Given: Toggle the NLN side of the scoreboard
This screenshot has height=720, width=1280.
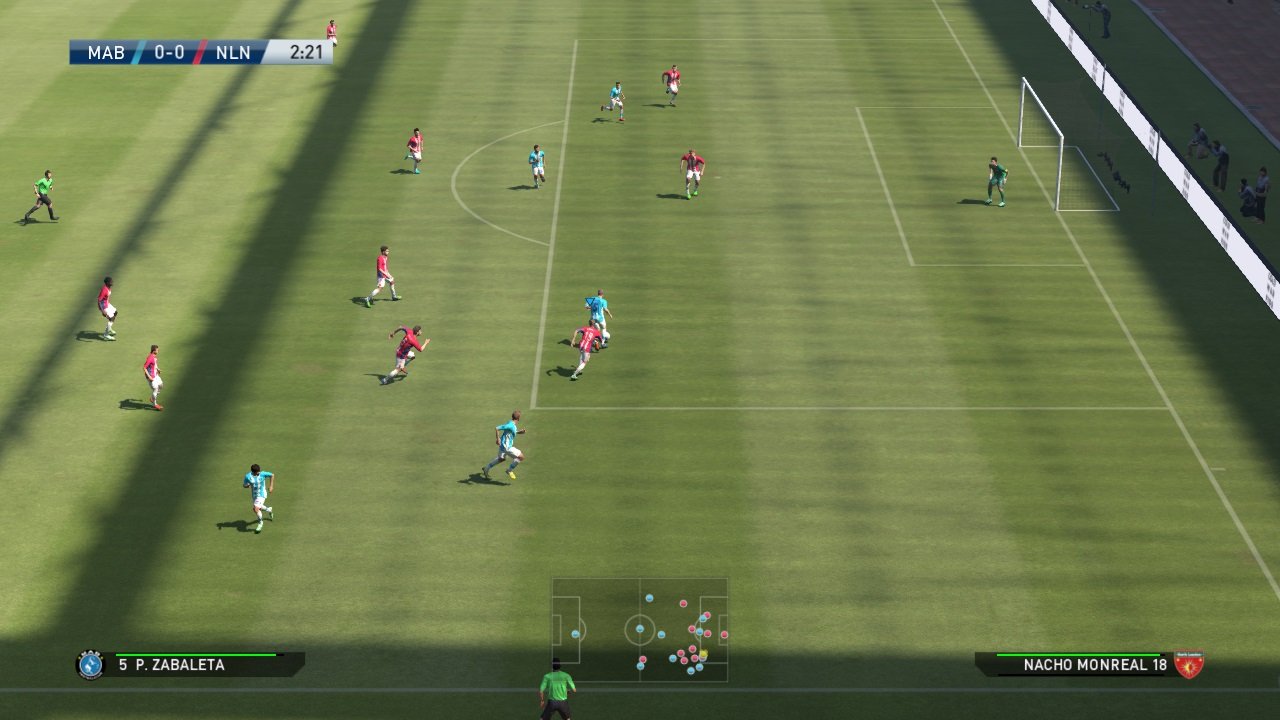Looking at the screenshot, I should (235, 53).
